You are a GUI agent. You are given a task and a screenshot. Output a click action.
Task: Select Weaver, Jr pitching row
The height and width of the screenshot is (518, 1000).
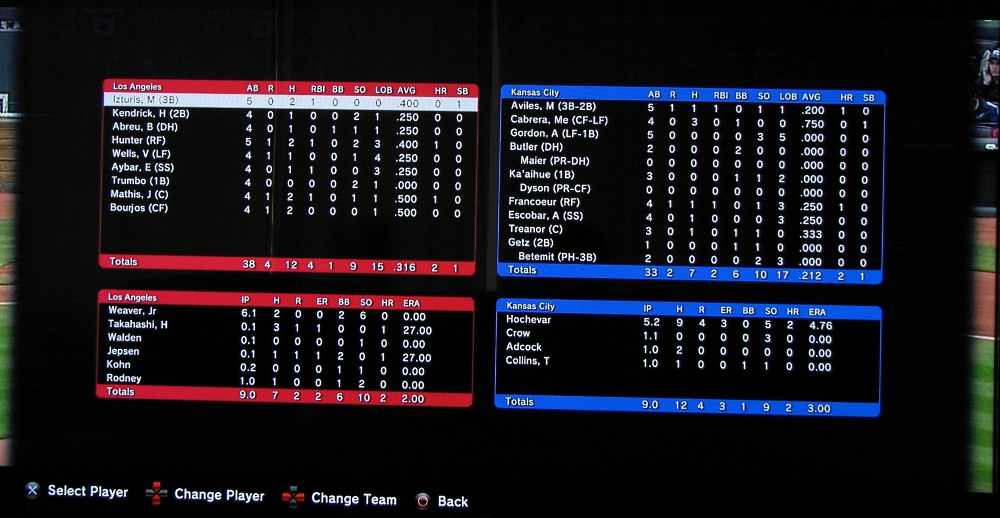tap(133, 311)
